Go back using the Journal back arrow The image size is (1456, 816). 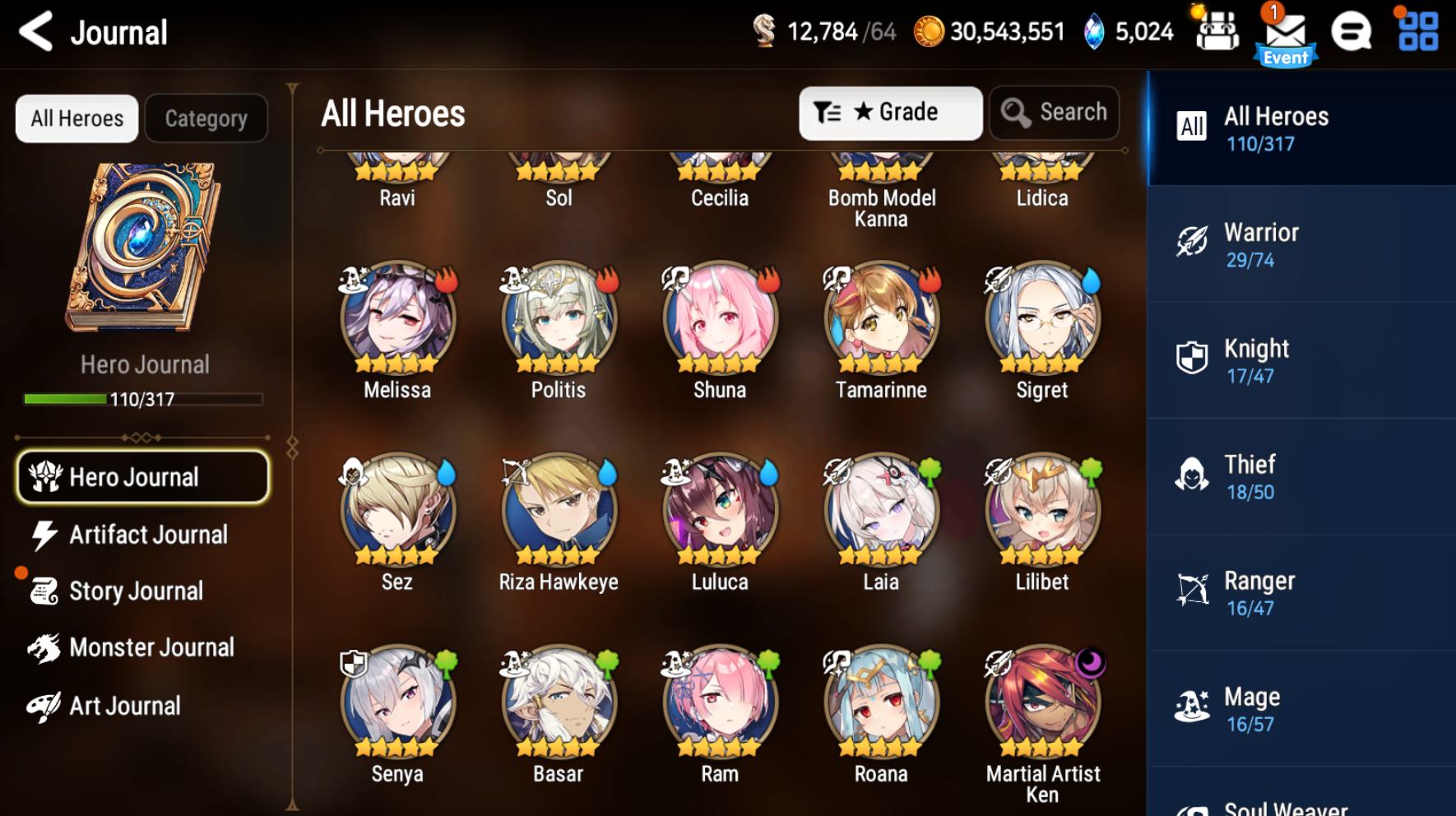pos(35,31)
